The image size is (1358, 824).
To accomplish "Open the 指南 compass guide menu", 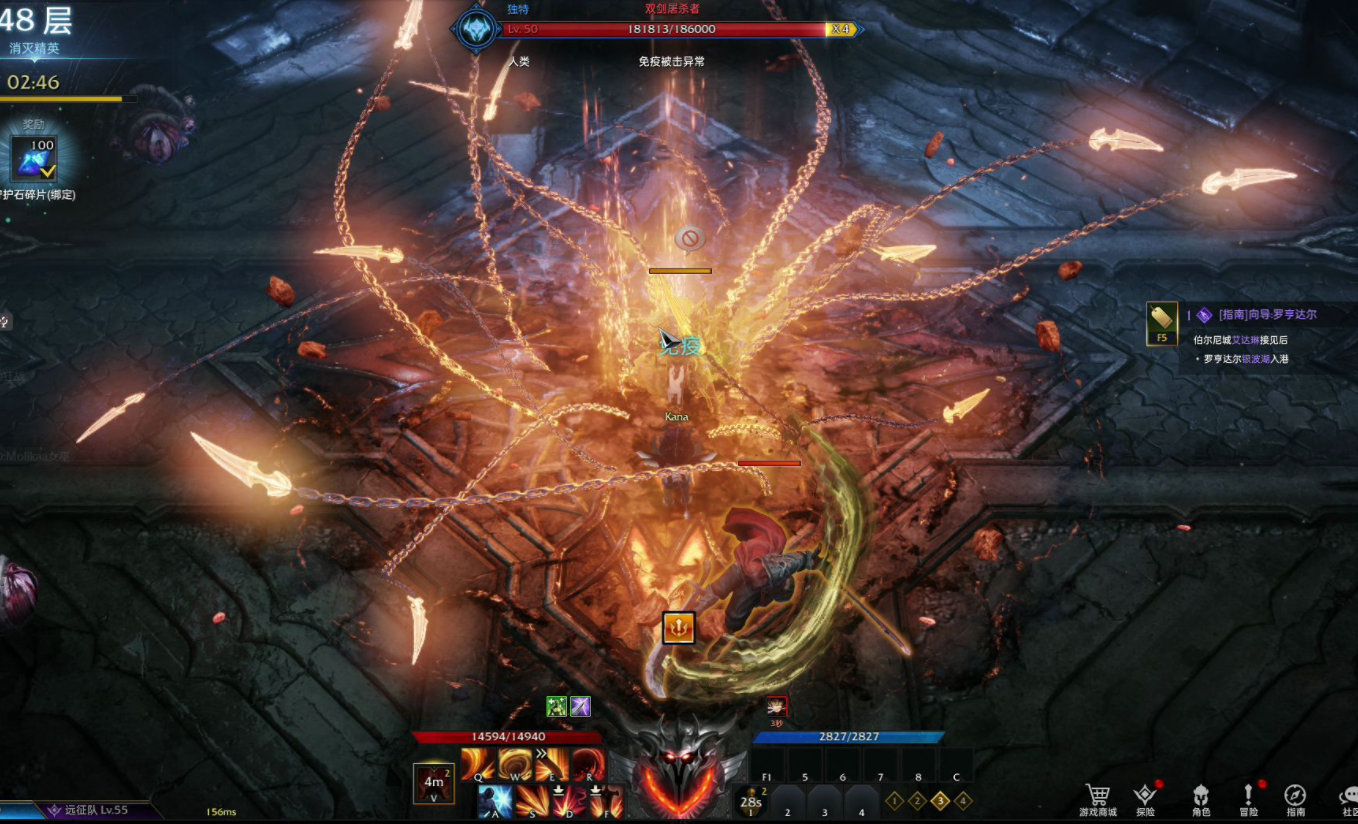I will 1295,798.
